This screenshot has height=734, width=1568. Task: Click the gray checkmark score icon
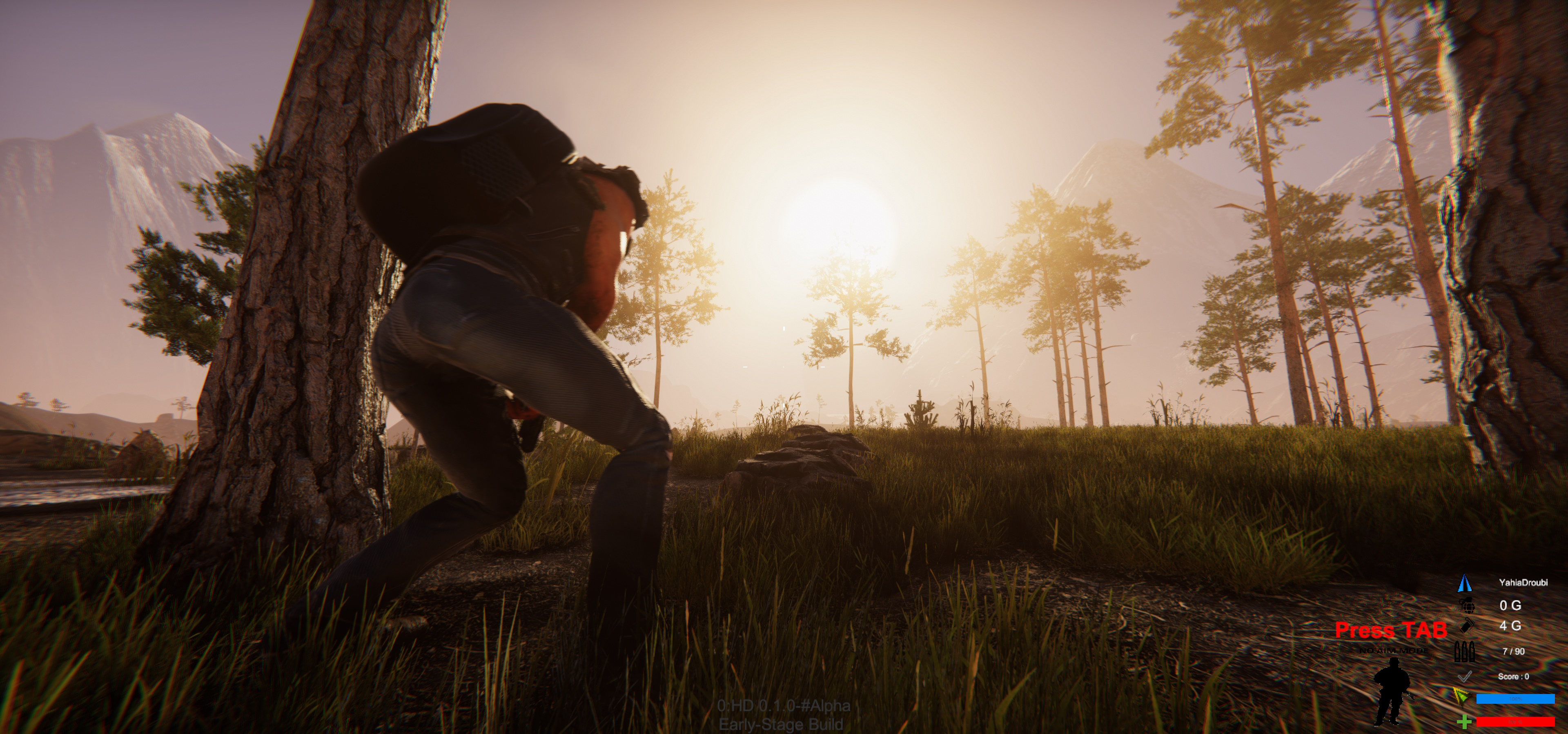click(1465, 676)
